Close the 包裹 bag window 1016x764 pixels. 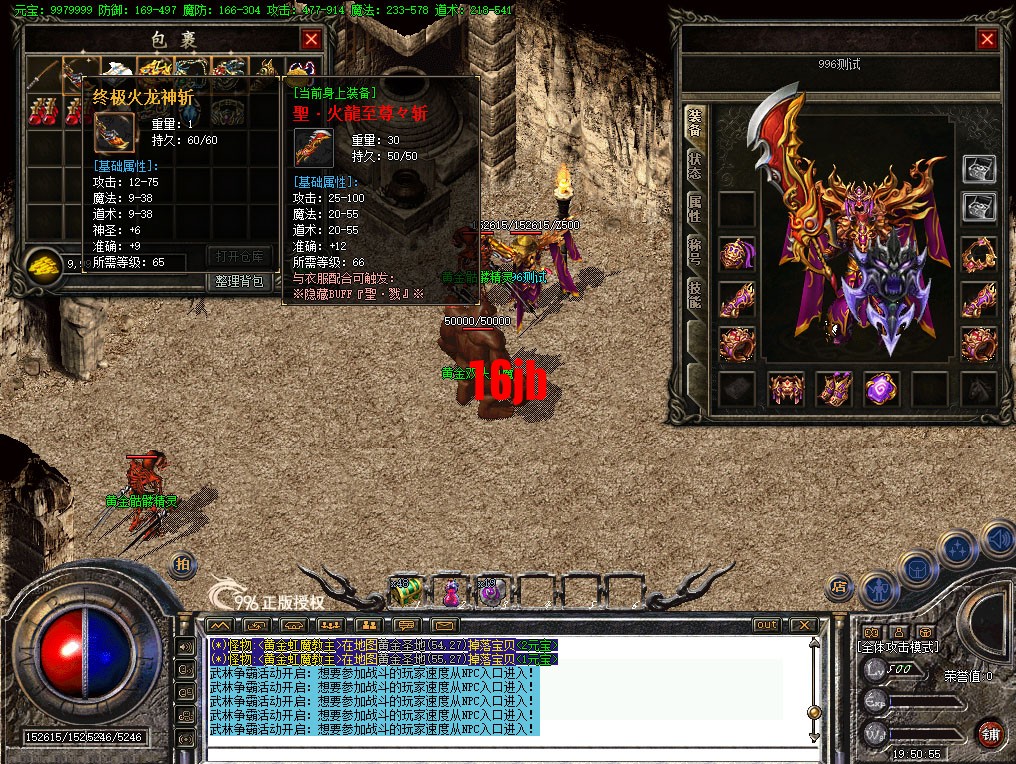coord(312,39)
